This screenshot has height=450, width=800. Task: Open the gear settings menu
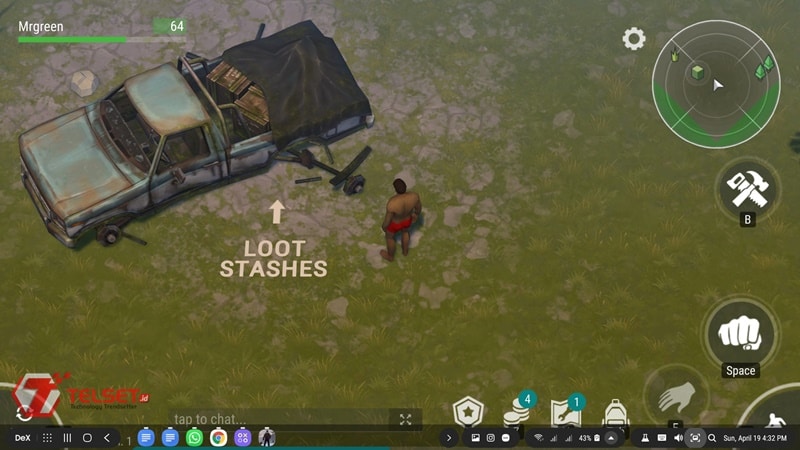pos(633,39)
